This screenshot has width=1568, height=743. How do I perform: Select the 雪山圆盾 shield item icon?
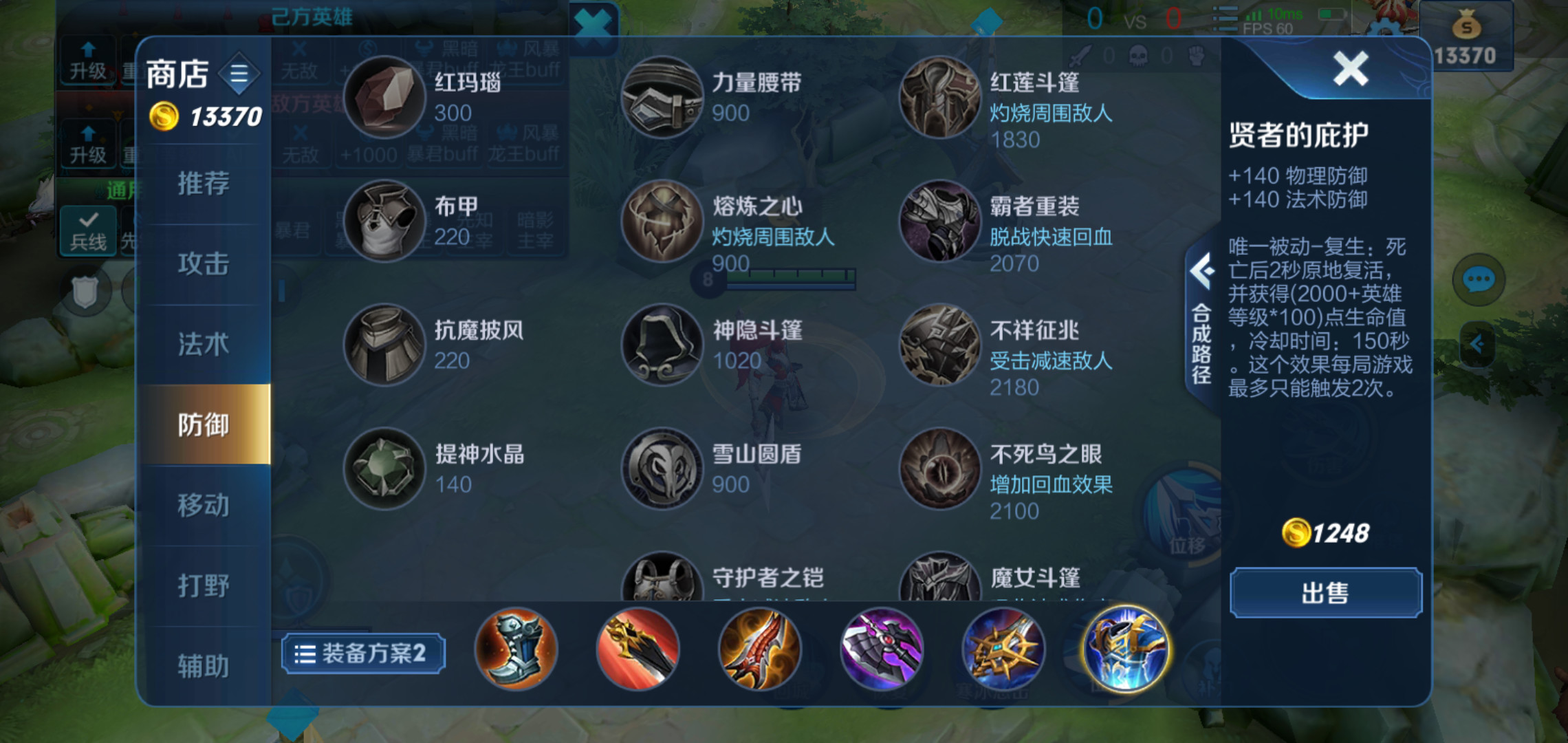click(662, 469)
